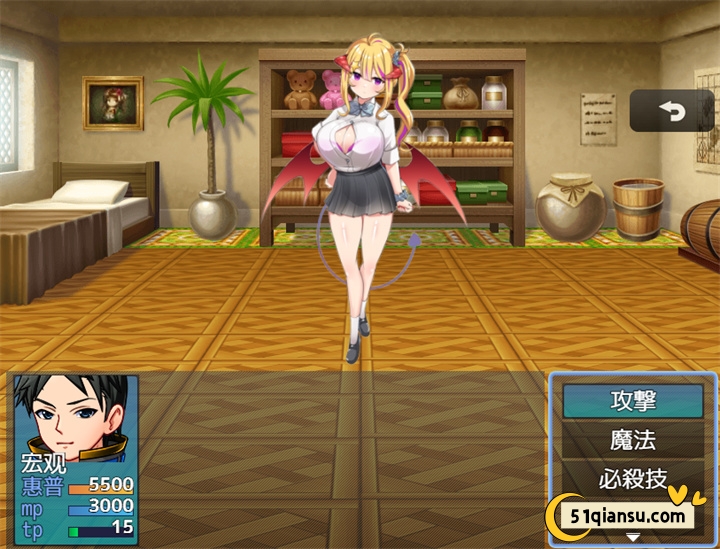Choose the 魔法 magic command
The width and height of the screenshot is (720, 549).
632,439
